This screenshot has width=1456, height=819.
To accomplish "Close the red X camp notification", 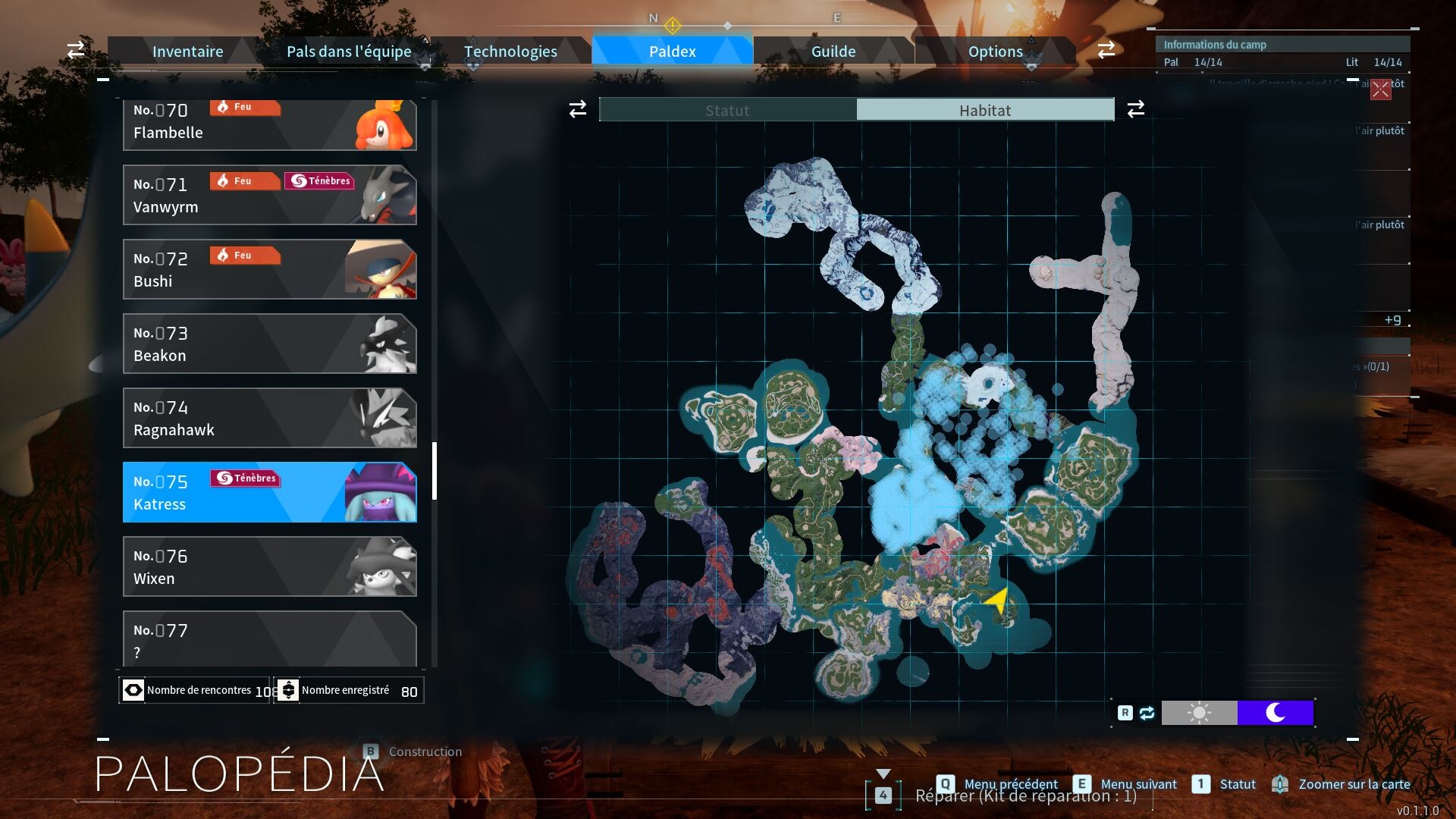I will point(1380,89).
